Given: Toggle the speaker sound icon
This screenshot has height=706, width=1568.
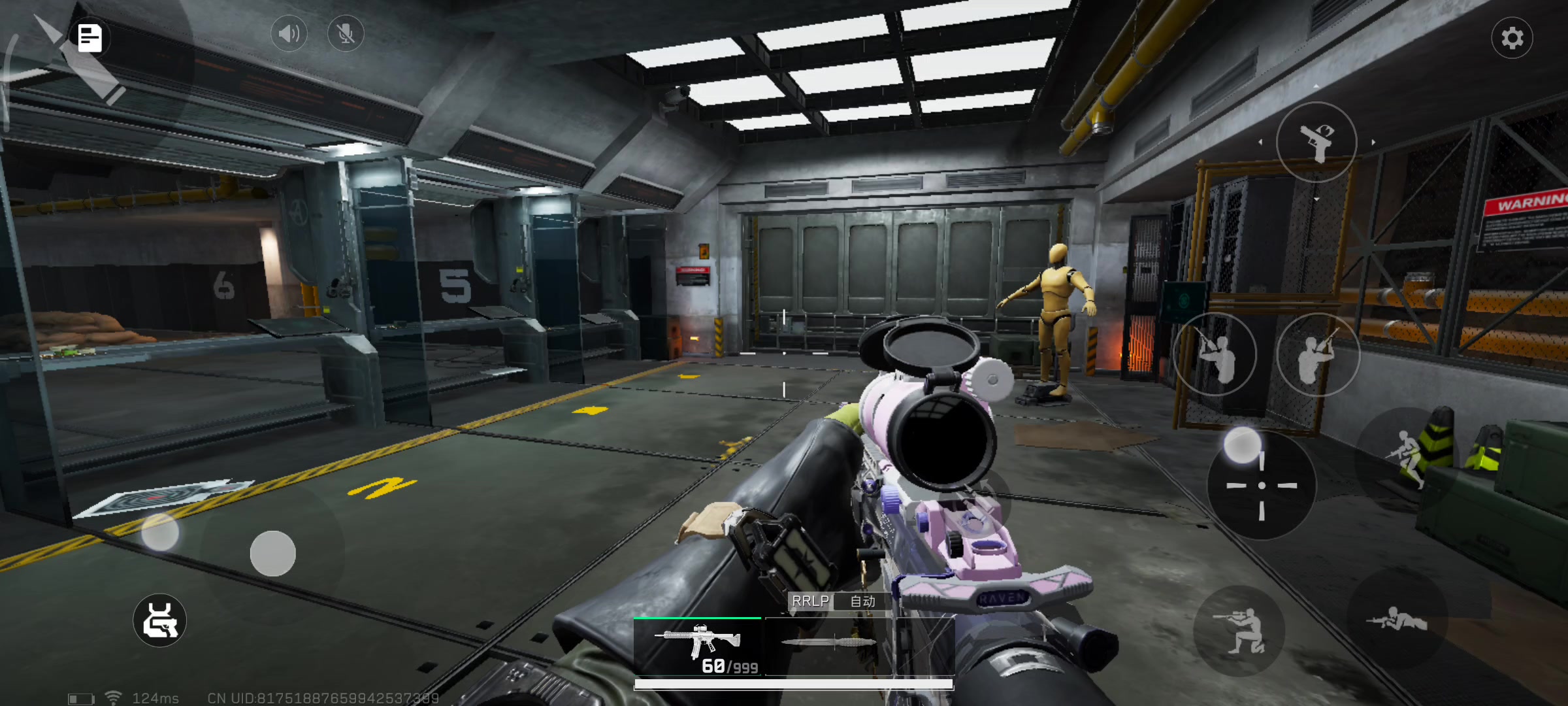Looking at the screenshot, I should click(x=289, y=33).
